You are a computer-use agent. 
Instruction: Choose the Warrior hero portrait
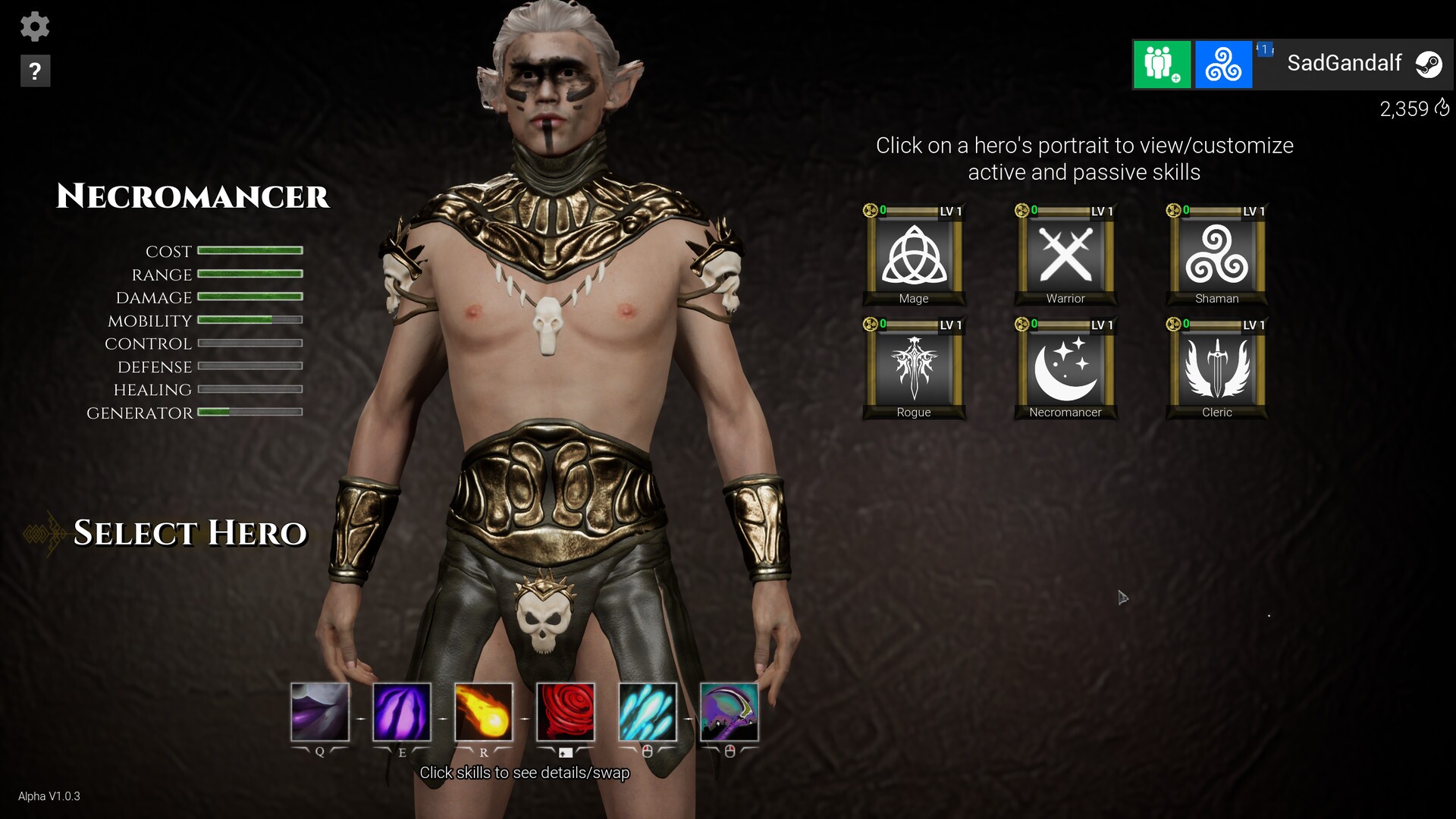point(1065,256)
